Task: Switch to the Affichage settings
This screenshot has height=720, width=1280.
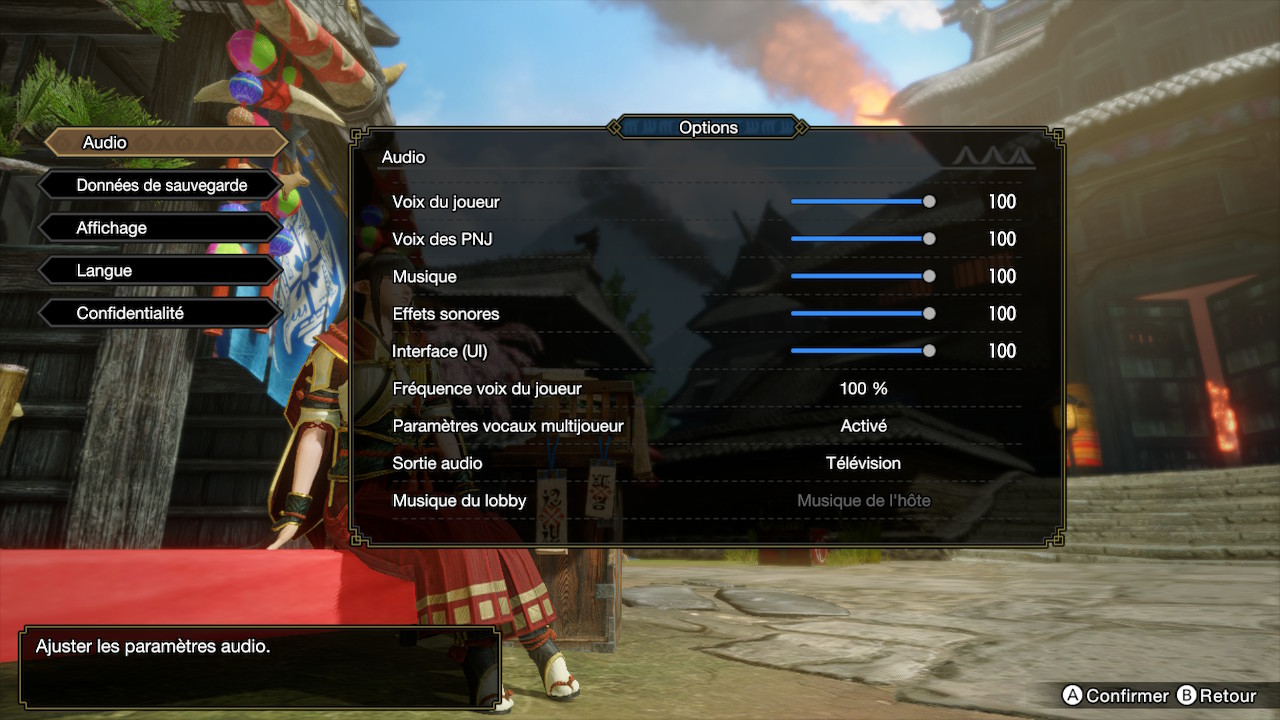Action: coord(160,228)
